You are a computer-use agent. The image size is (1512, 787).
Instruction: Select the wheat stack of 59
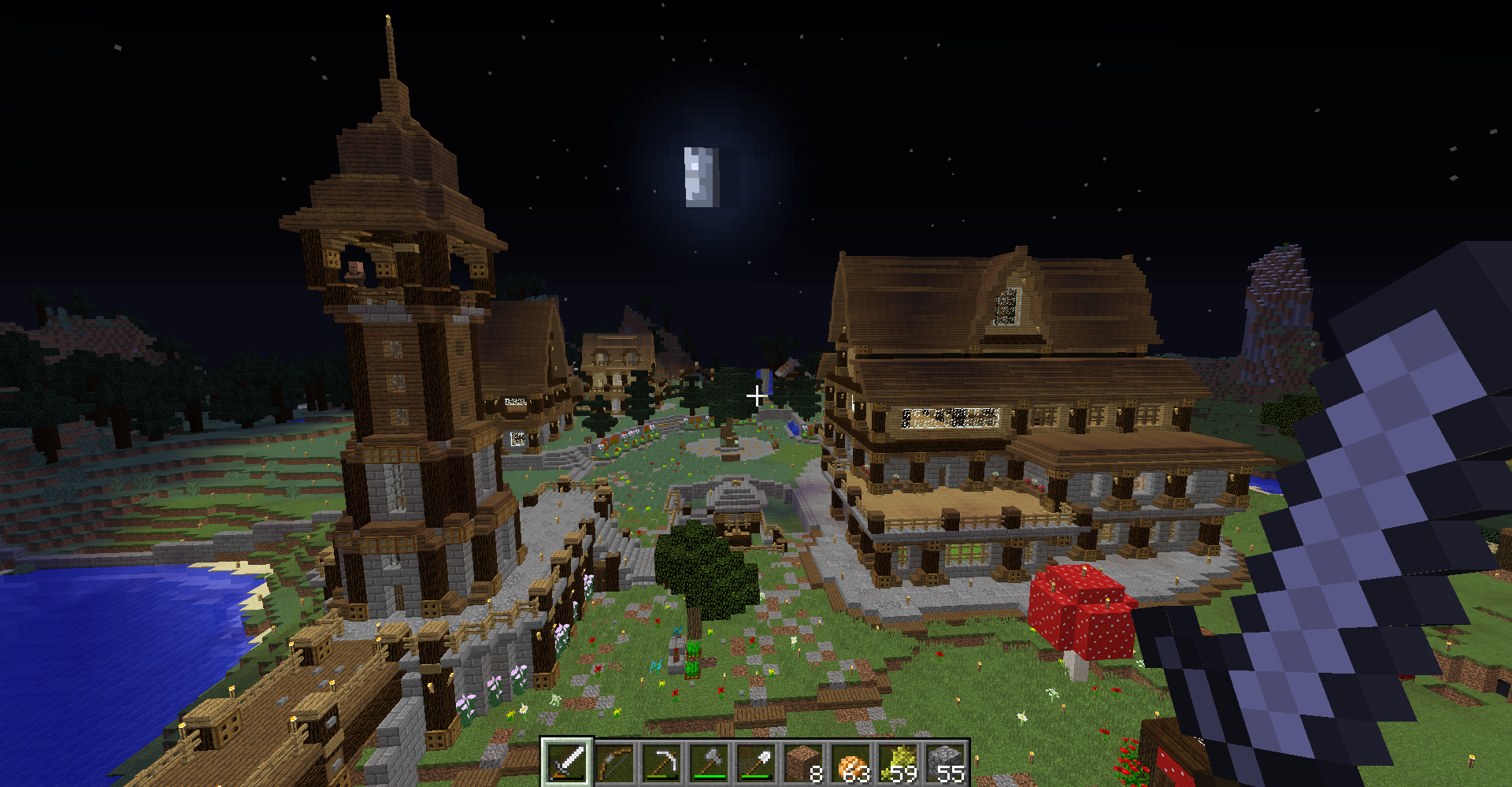coord(898,763)
